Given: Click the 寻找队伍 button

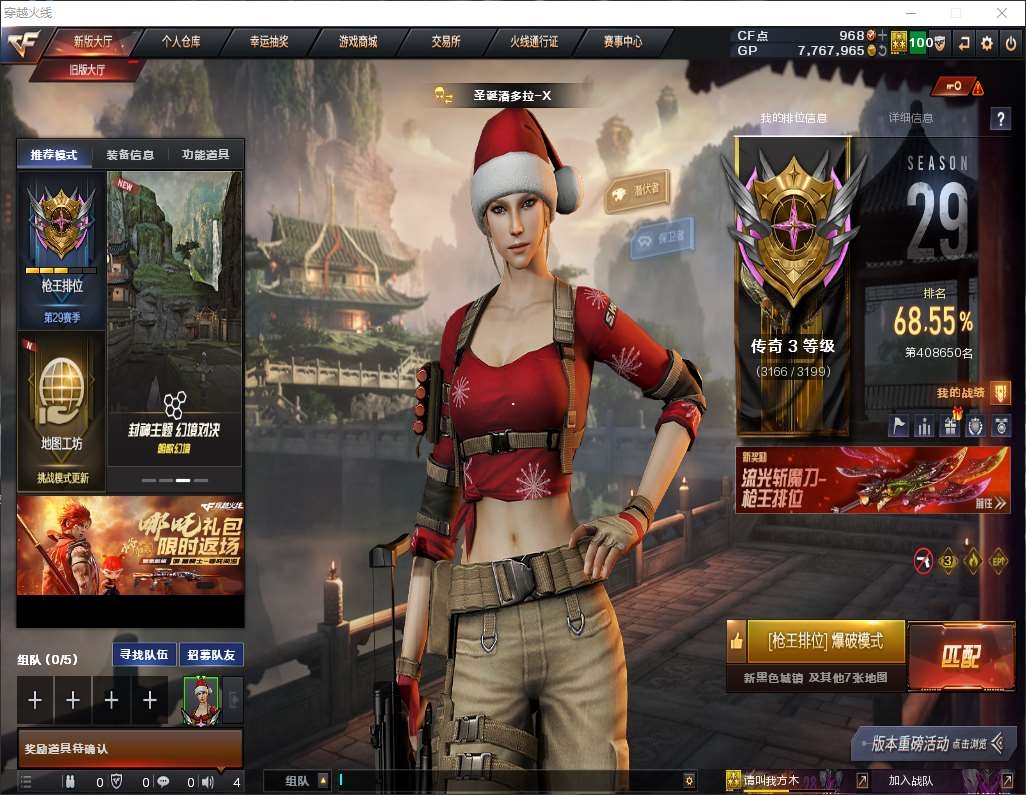Looking at the screenshot, I should tap(145, 656).
